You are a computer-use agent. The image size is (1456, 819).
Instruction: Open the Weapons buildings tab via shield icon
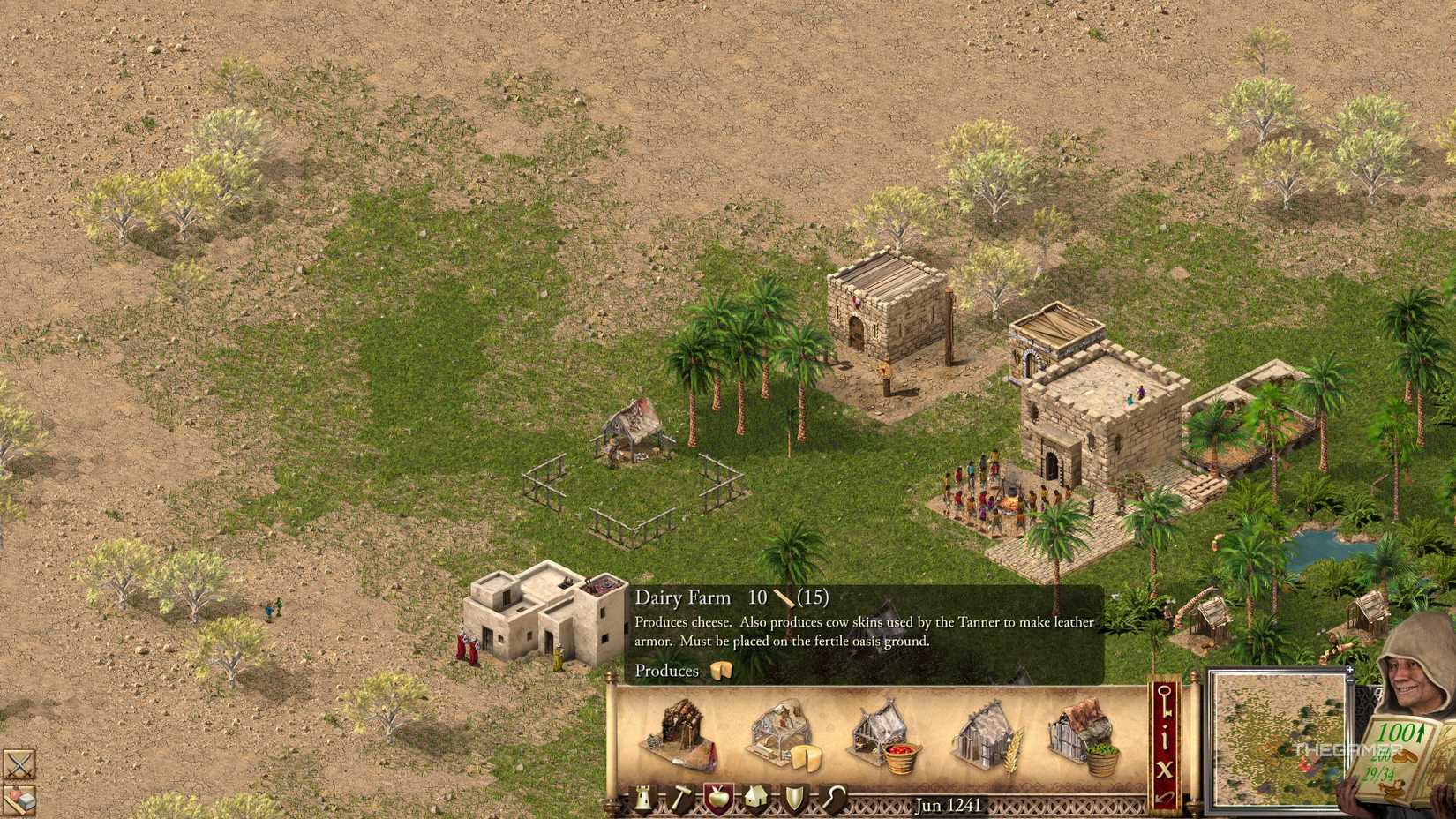(795, 797)
